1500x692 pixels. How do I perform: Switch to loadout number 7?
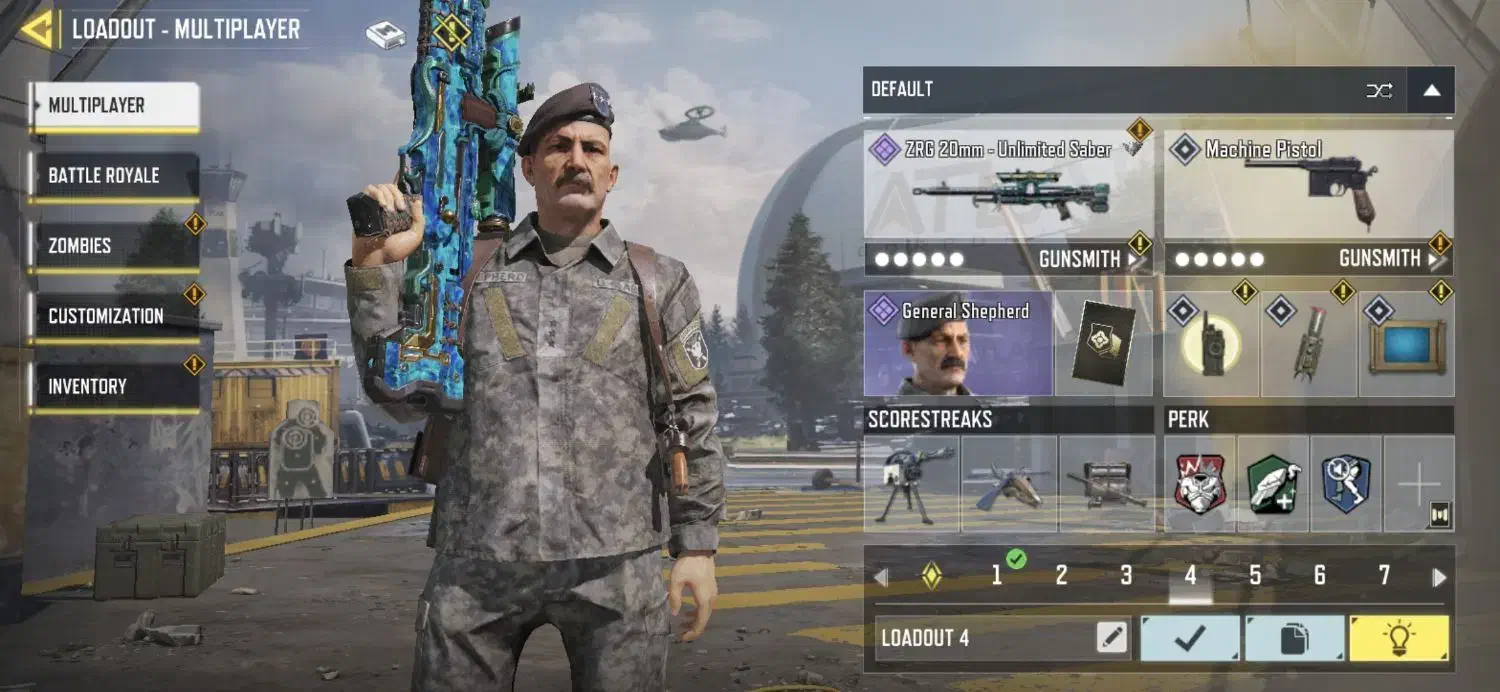point(1384,575)
